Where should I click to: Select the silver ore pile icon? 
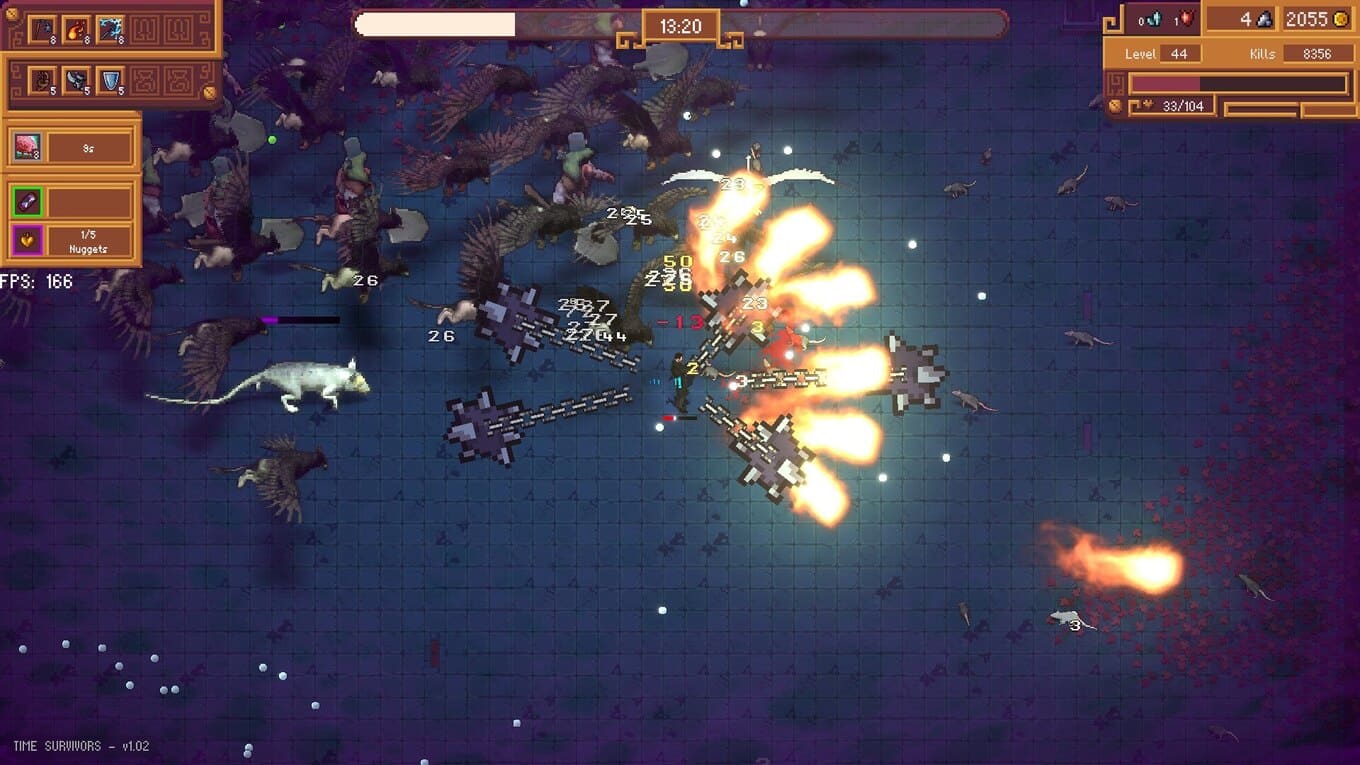point(1264,19)
